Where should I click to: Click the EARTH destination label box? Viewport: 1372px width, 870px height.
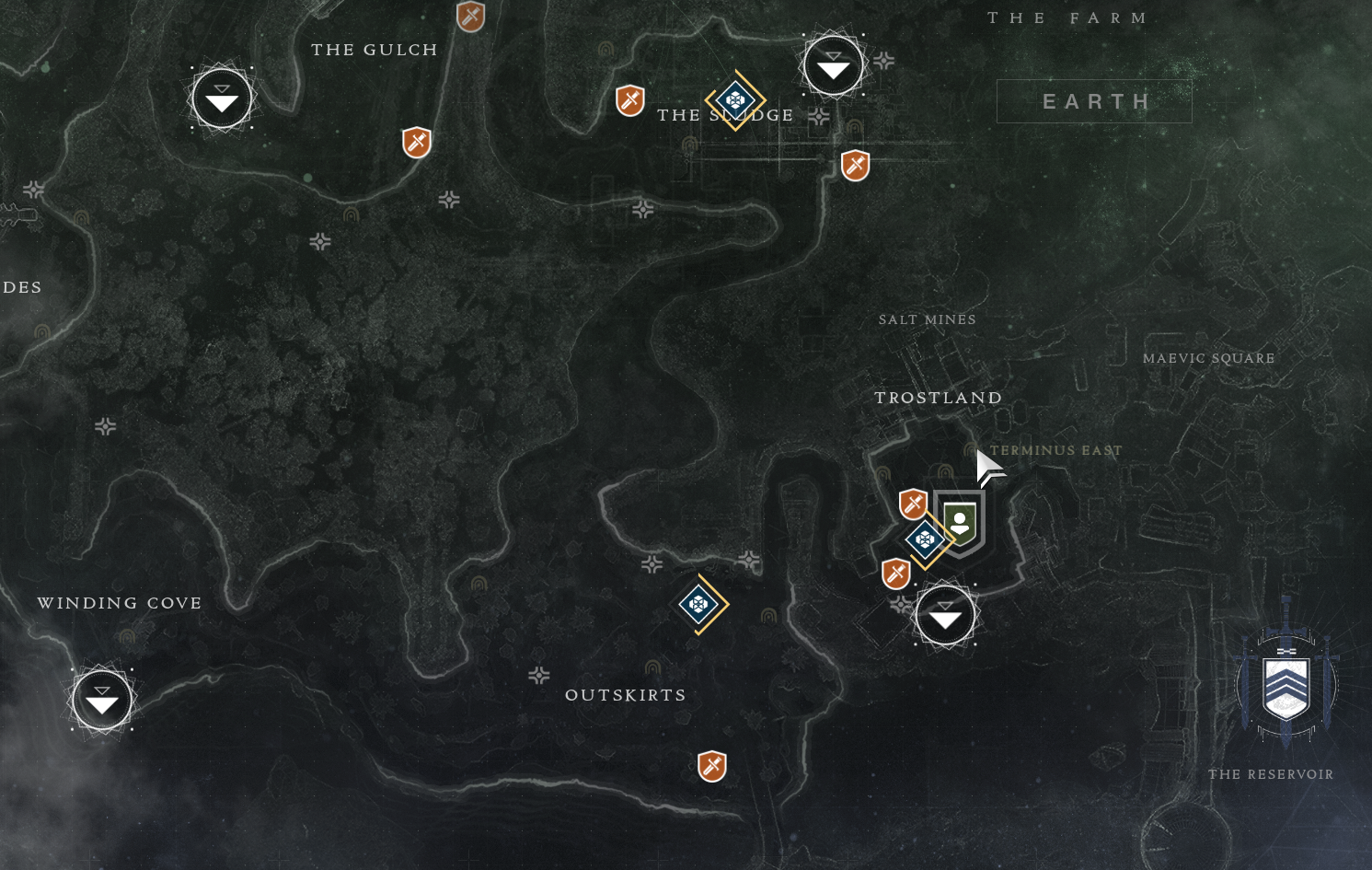pos(1094,101)
